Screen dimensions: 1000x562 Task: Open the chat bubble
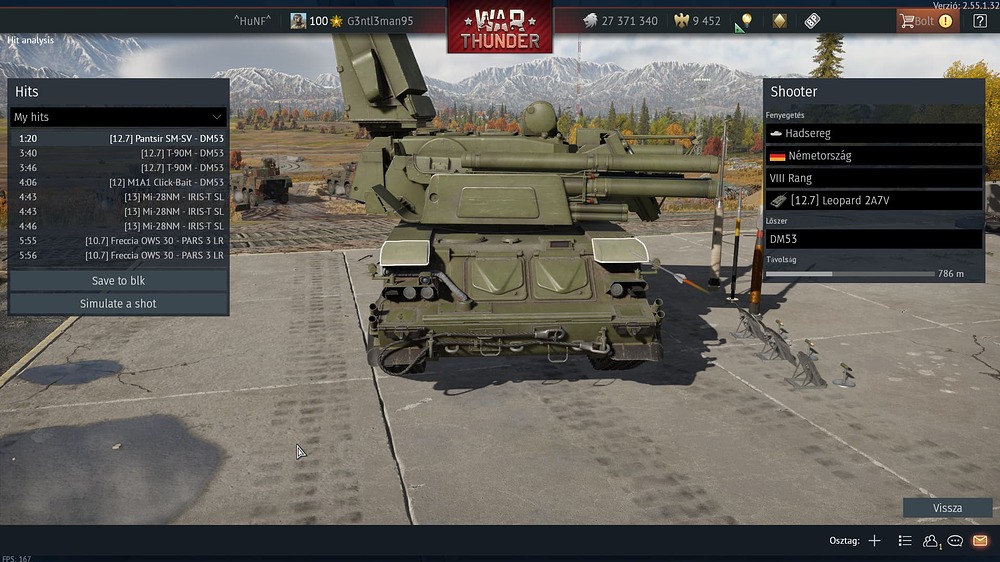click(x=955, y=541)
